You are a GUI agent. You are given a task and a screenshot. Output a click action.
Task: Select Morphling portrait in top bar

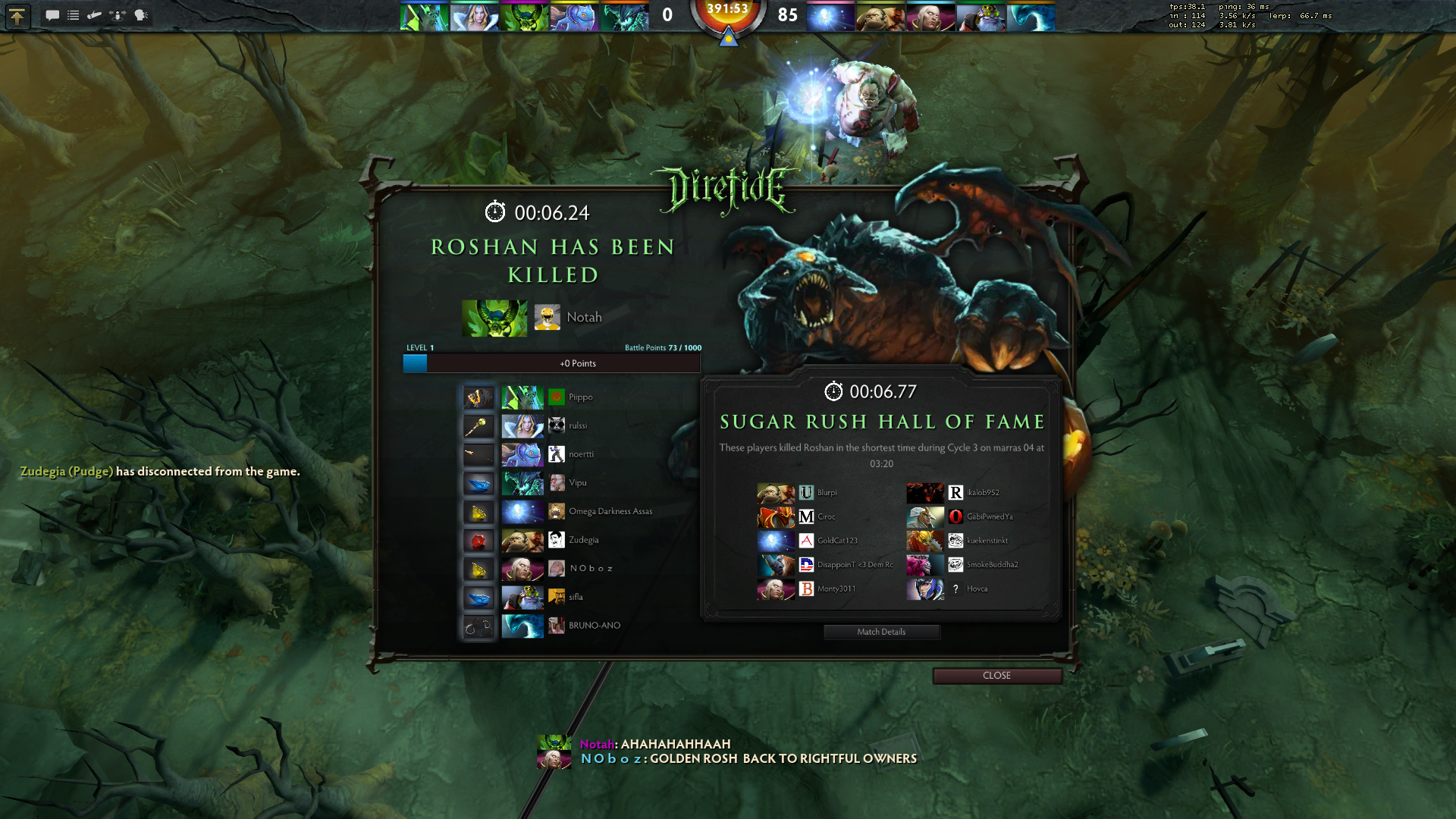1031,17
